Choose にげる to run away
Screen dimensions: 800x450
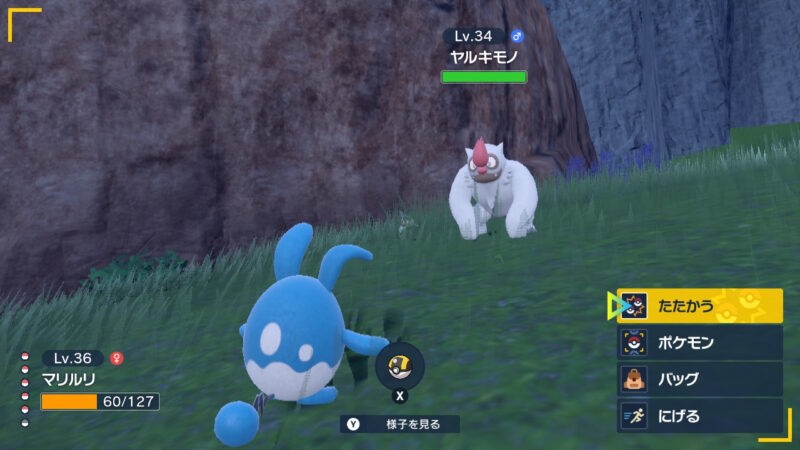[x=699, y=415]
